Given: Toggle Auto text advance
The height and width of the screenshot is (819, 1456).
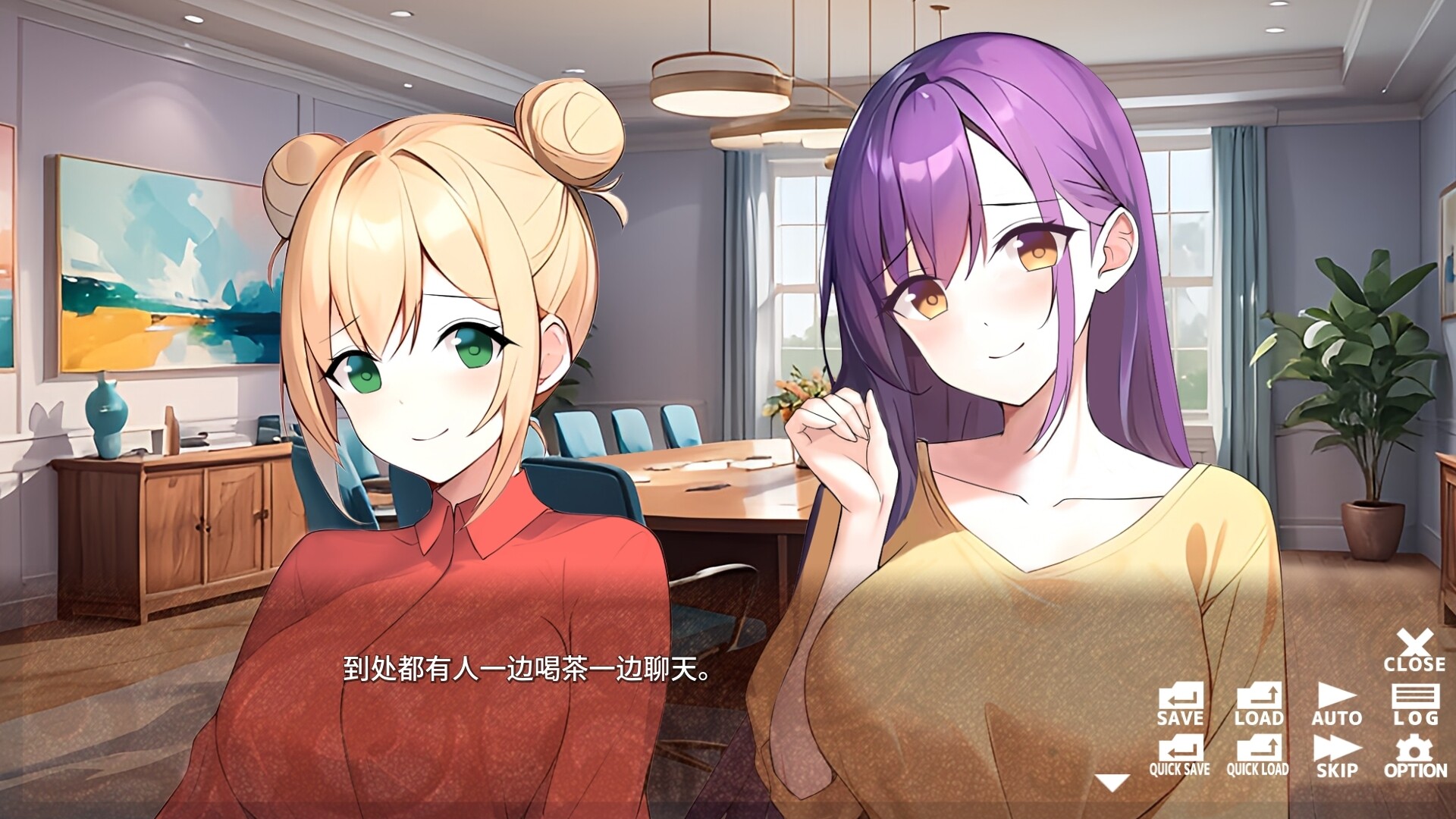Looking at the screenshot, I should 1337,705.
